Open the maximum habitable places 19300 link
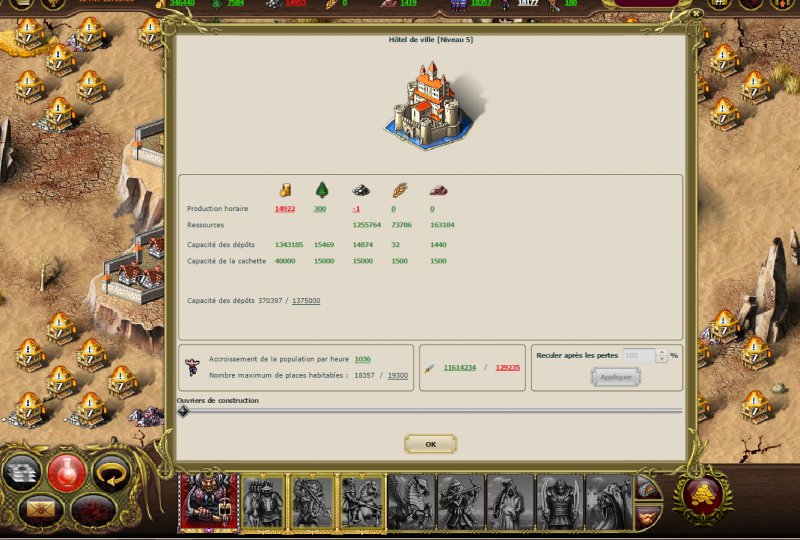The width and height of the screenshot is (800, 540). [x=397, y=375]
